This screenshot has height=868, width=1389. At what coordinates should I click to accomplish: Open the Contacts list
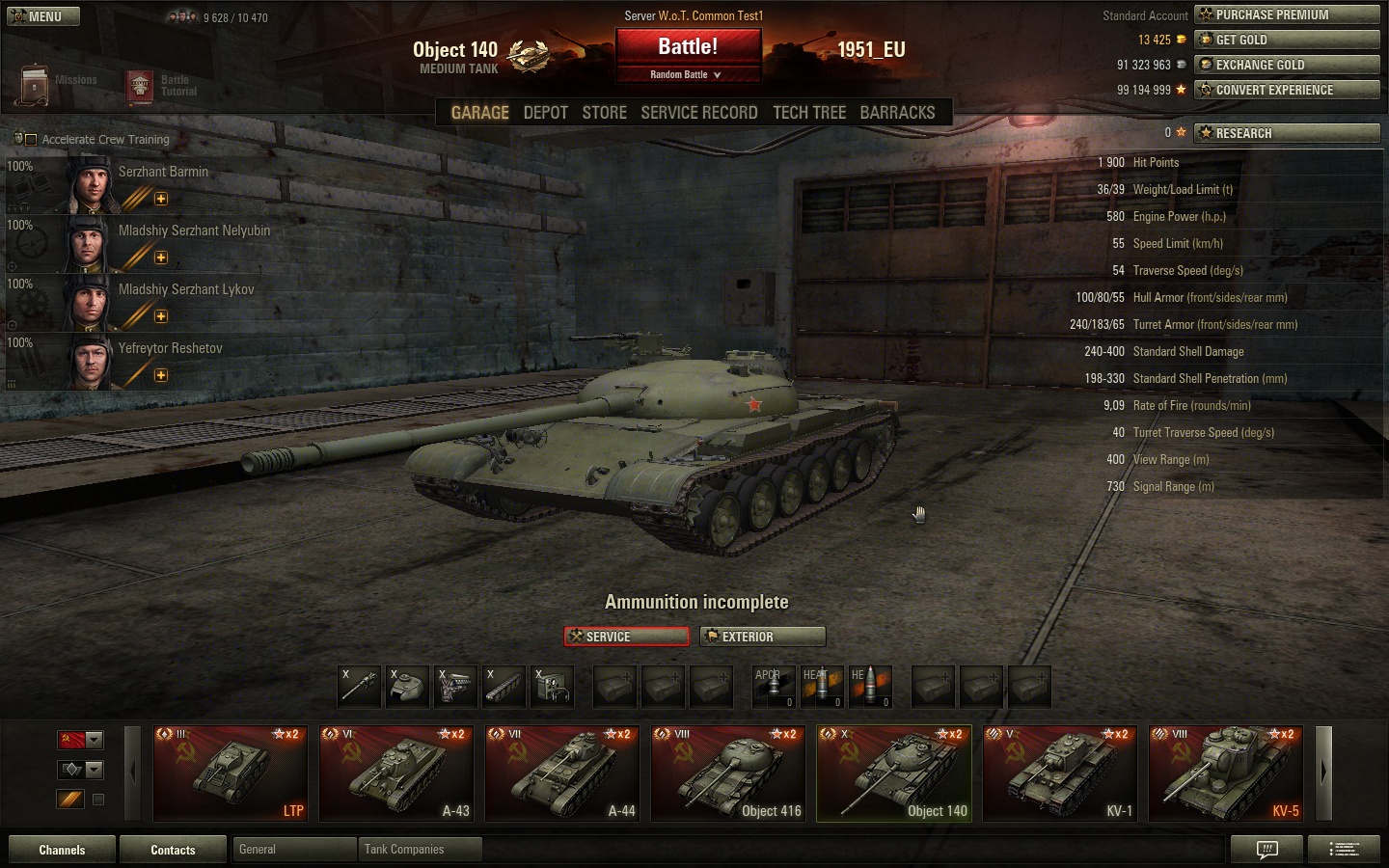pyautogui.click(x=173, y=850)
